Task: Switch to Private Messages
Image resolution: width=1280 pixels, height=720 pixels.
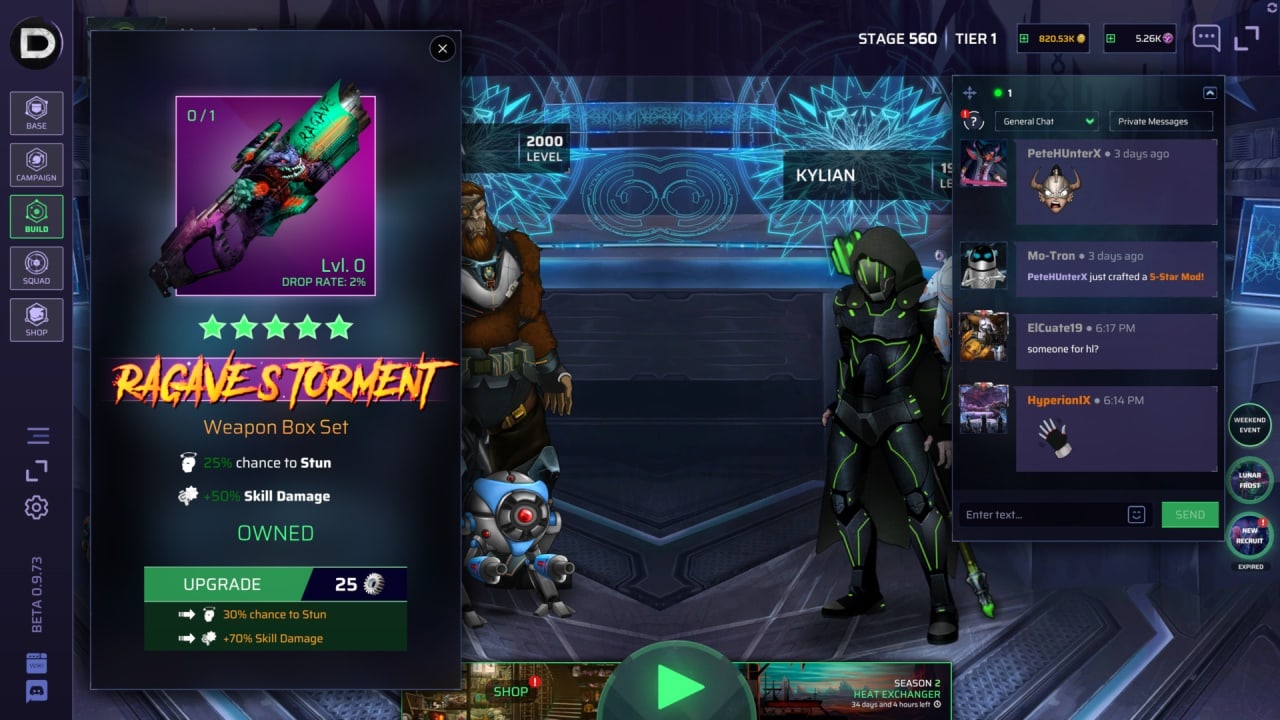Action: (1160, 121)
